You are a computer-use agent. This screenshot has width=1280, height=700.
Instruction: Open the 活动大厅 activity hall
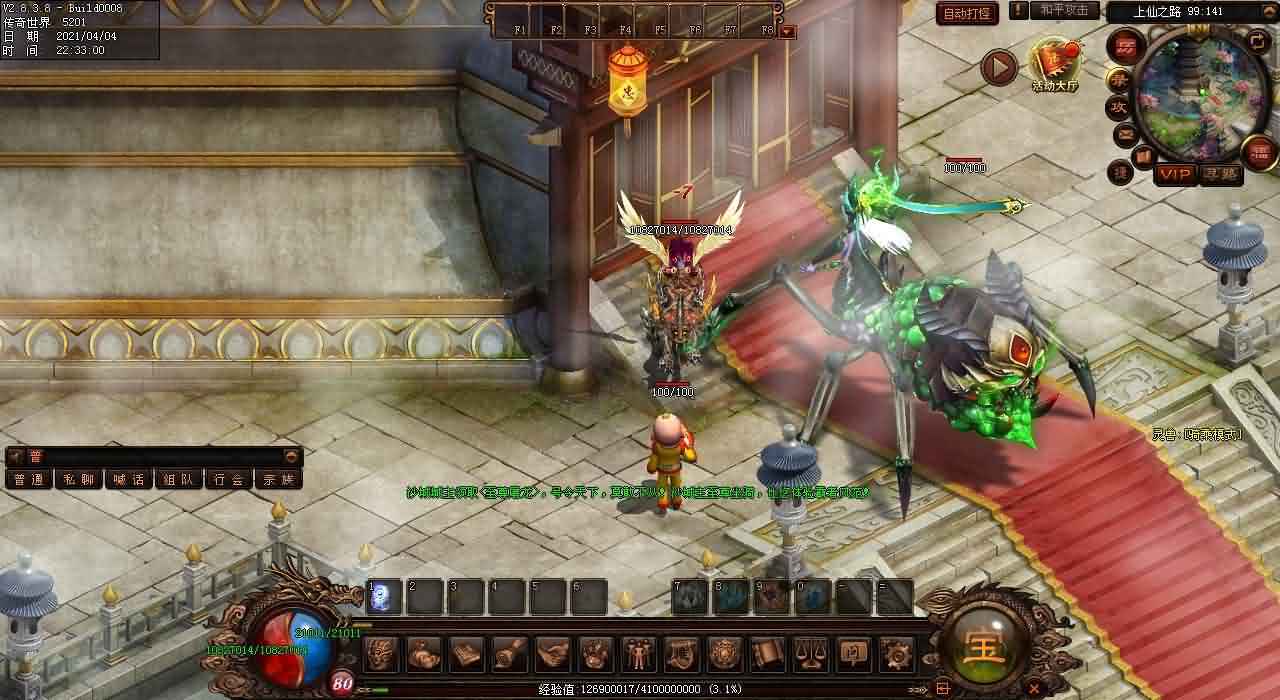pyautogui.click(x=1055, y=65)
